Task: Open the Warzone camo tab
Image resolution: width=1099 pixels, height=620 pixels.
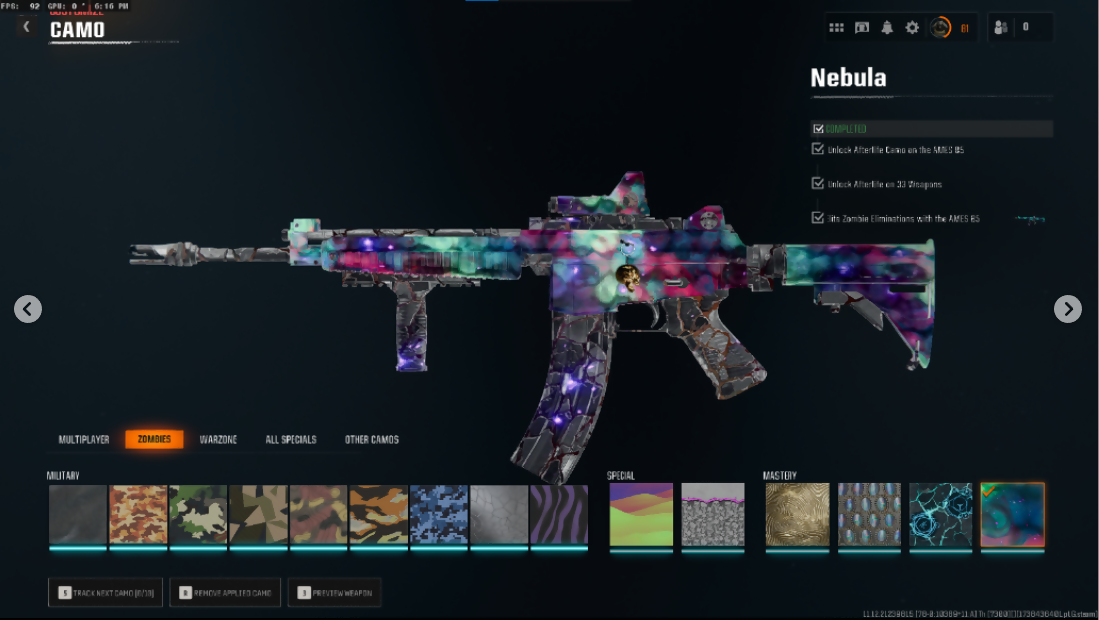Action: coord(218,440)
